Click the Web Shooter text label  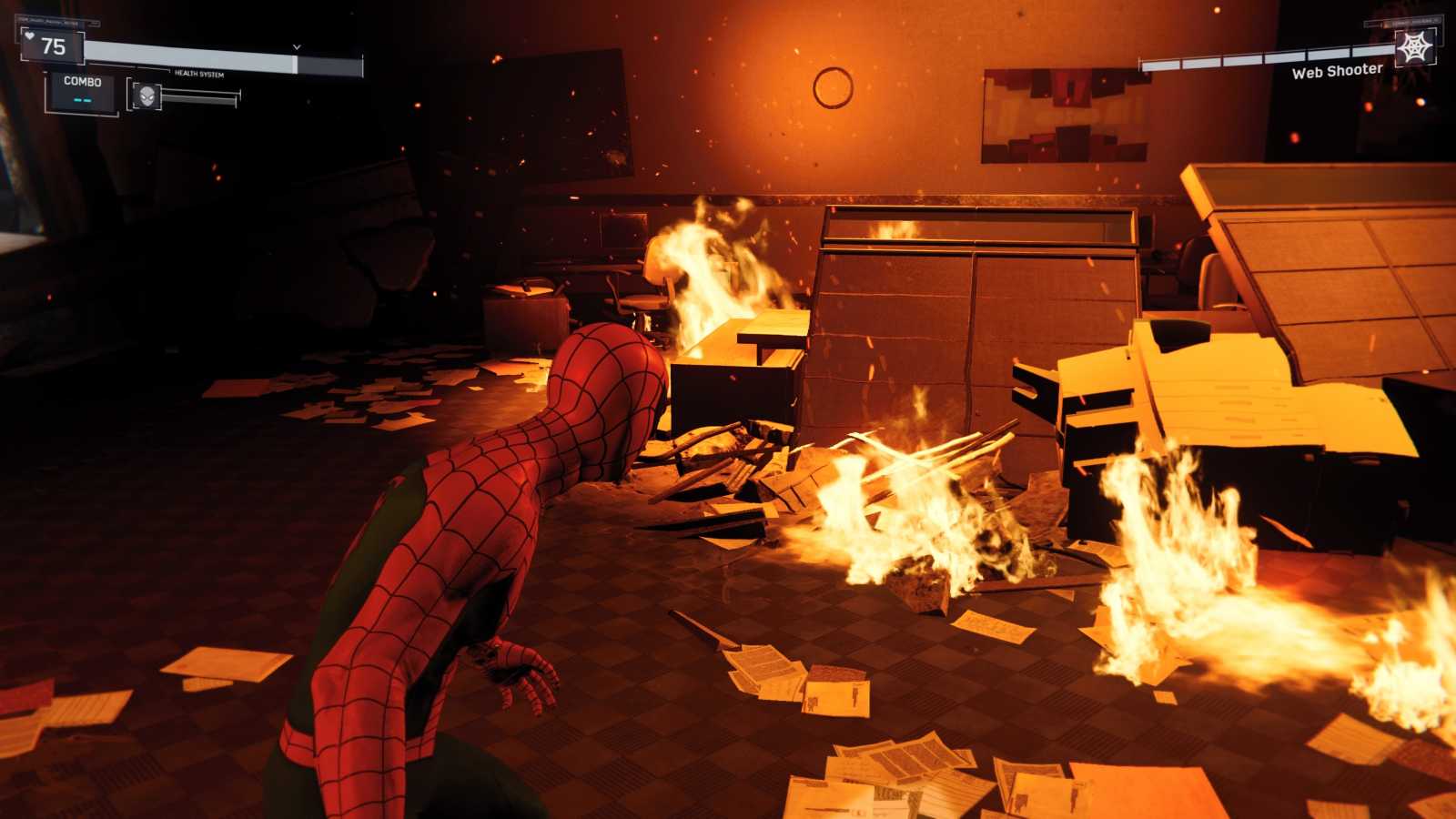coord(1339,72)
